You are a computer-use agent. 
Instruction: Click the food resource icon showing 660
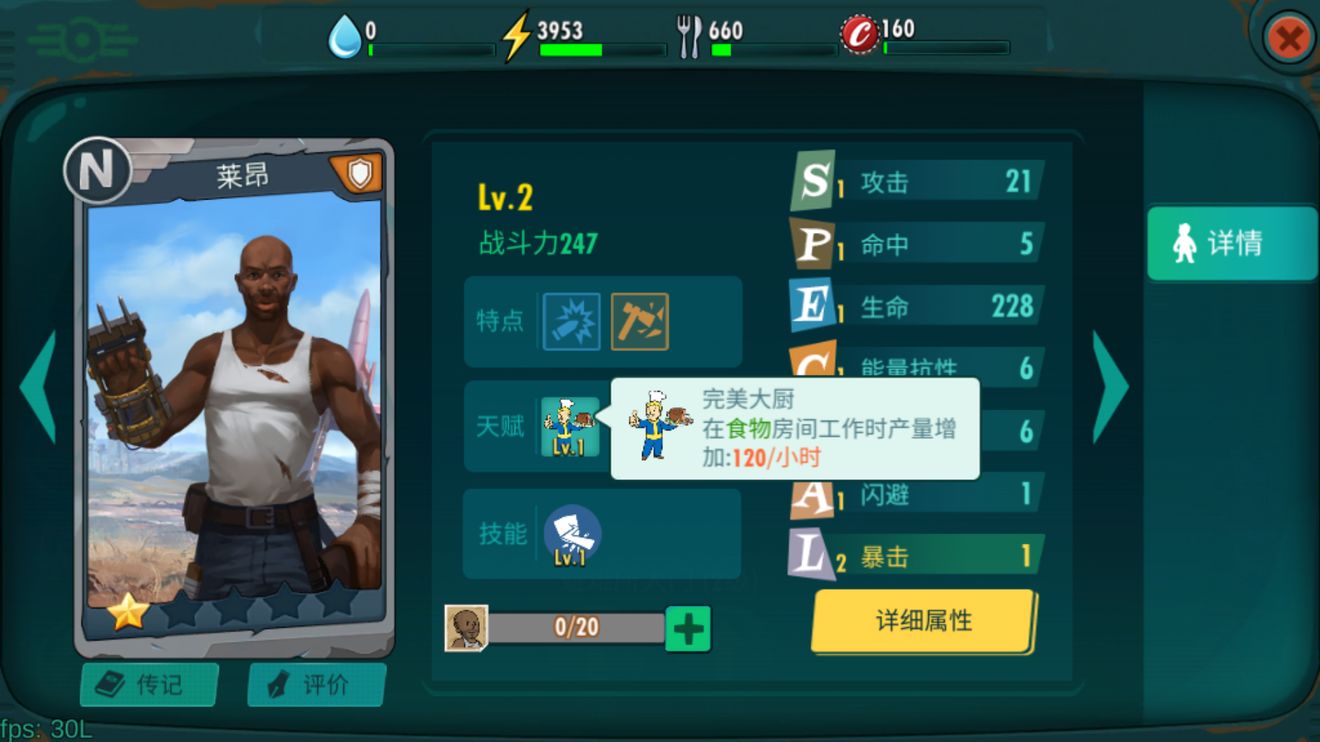pos(689,32)
